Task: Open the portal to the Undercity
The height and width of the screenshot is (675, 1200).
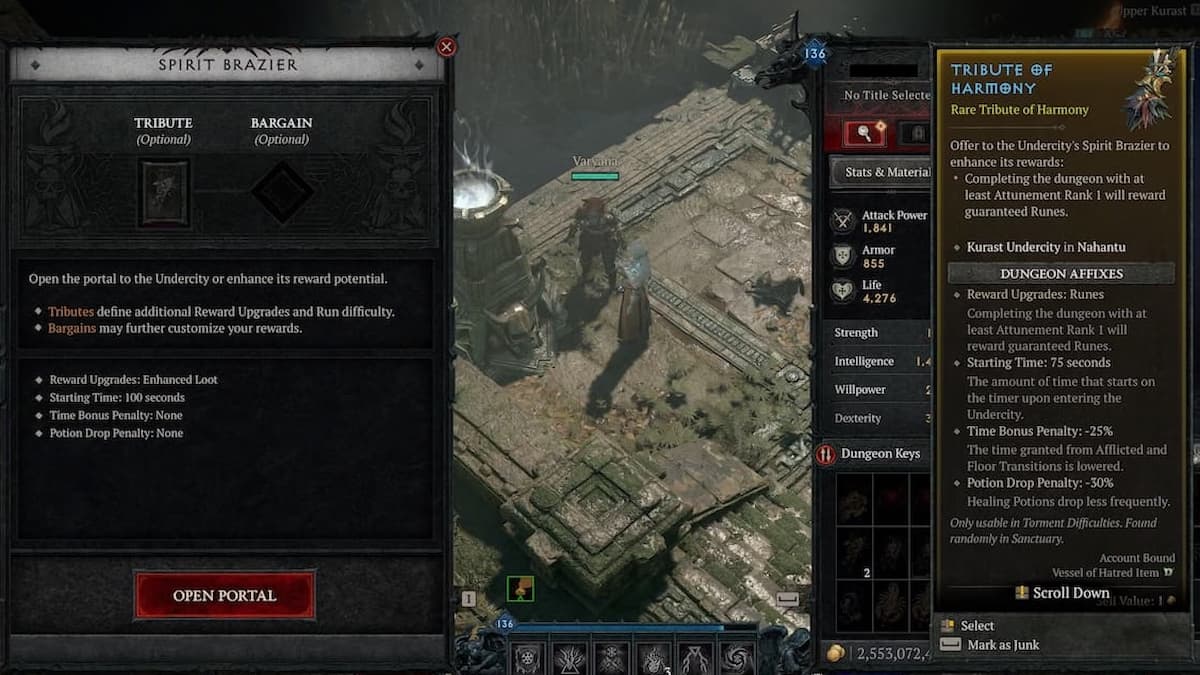Action: coord(224,595)
